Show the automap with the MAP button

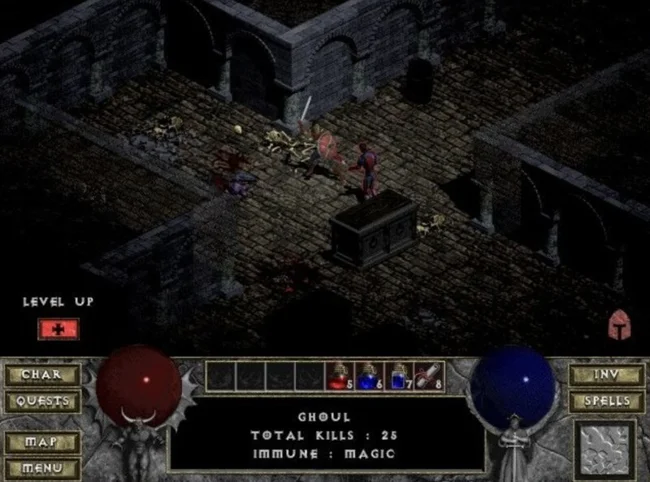point(41,441)
